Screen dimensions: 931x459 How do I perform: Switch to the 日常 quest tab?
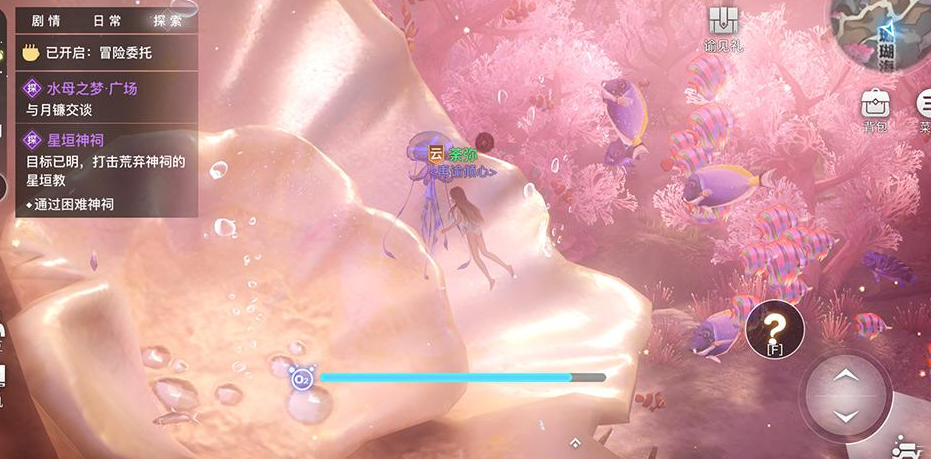coord(106,20)
